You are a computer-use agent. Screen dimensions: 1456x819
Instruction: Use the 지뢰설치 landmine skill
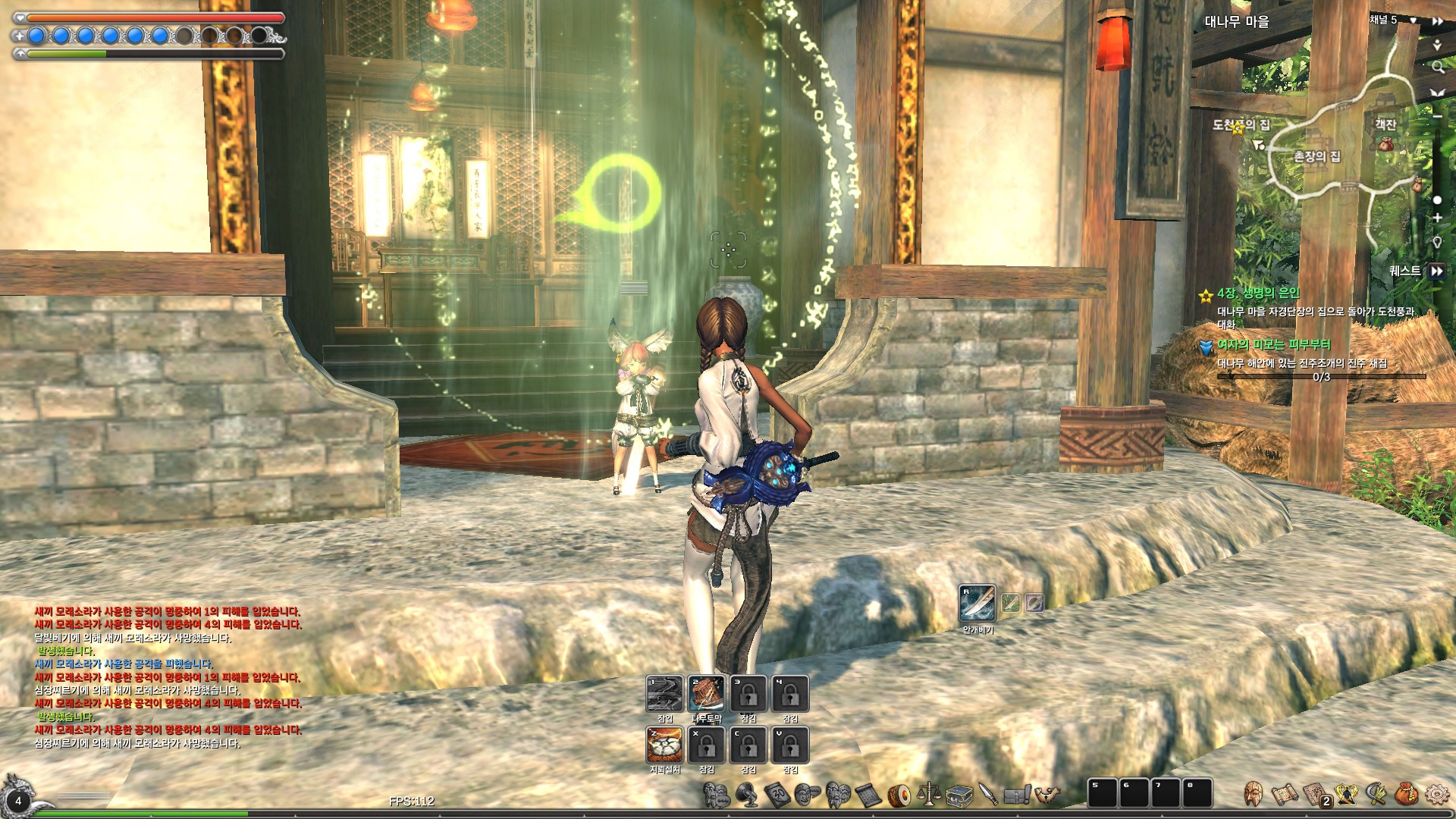coord(664,745)
